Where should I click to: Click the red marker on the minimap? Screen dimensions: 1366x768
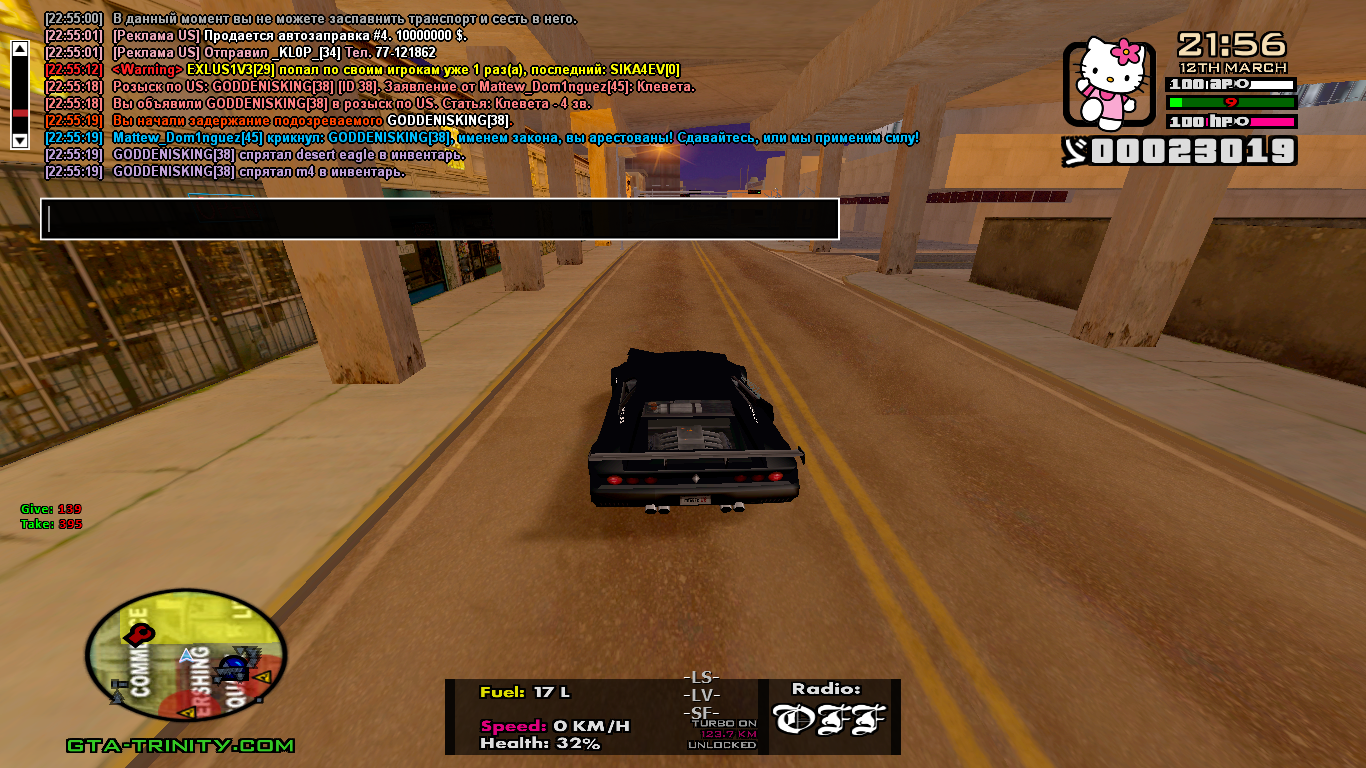pos(141,633)
